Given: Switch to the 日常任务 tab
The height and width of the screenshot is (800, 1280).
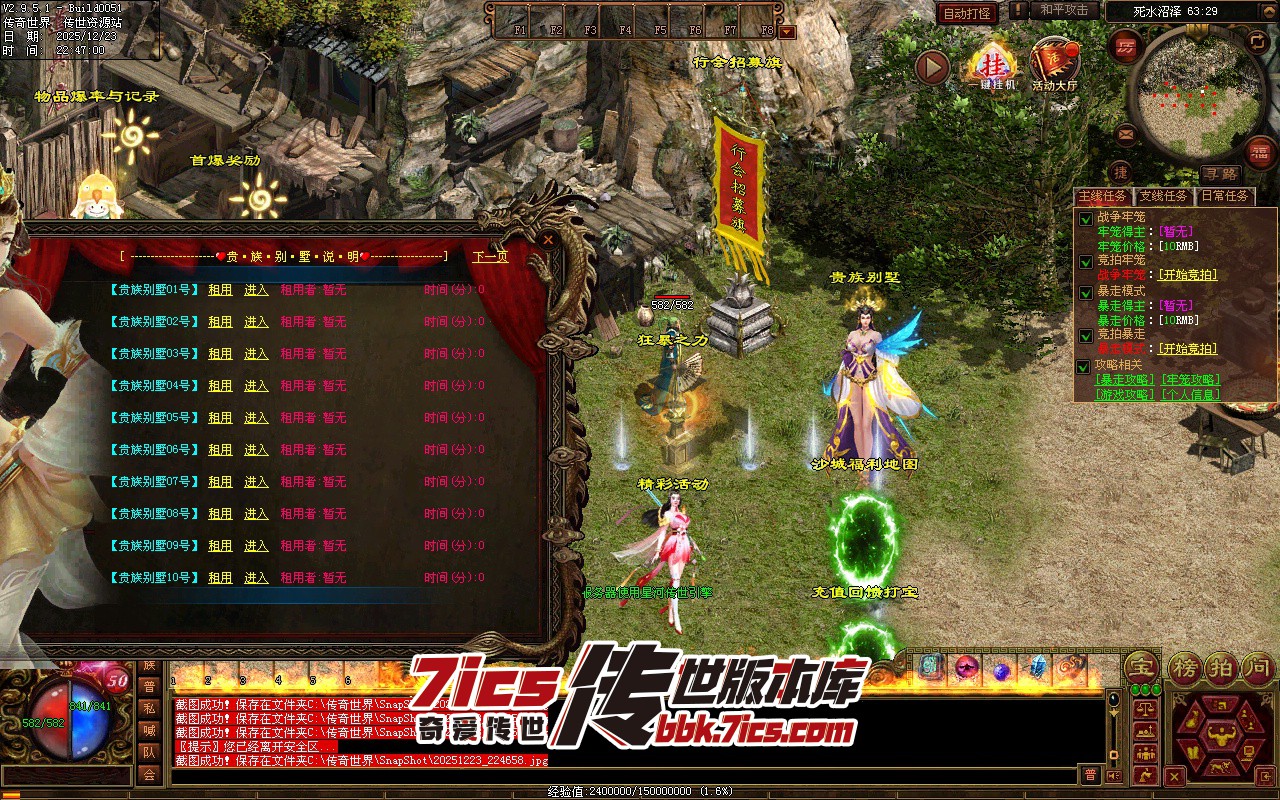Looking at the screenshot, I should pos(1224,196).
